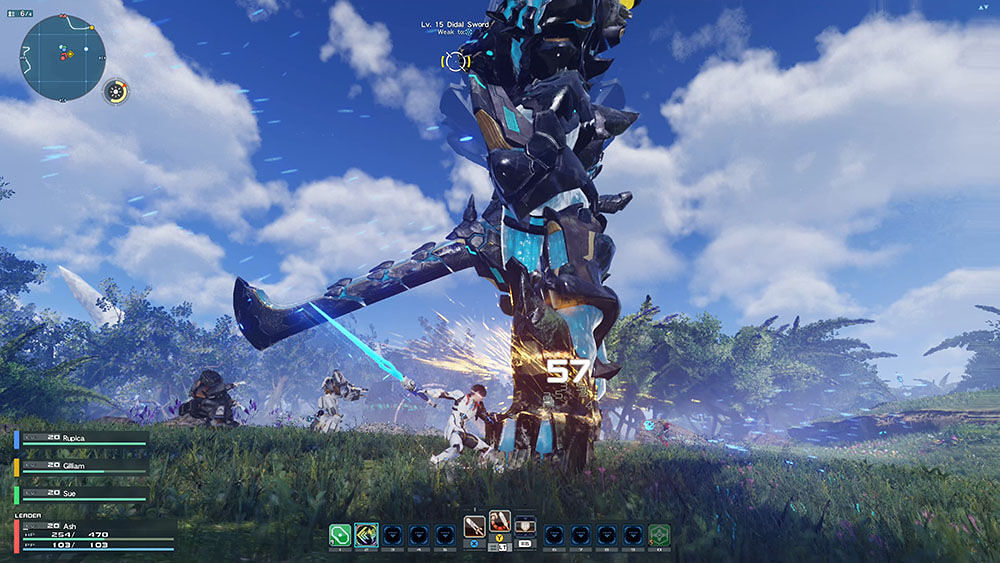Select party member Rupica's row

pyautogui.click(x=80, y=438)
